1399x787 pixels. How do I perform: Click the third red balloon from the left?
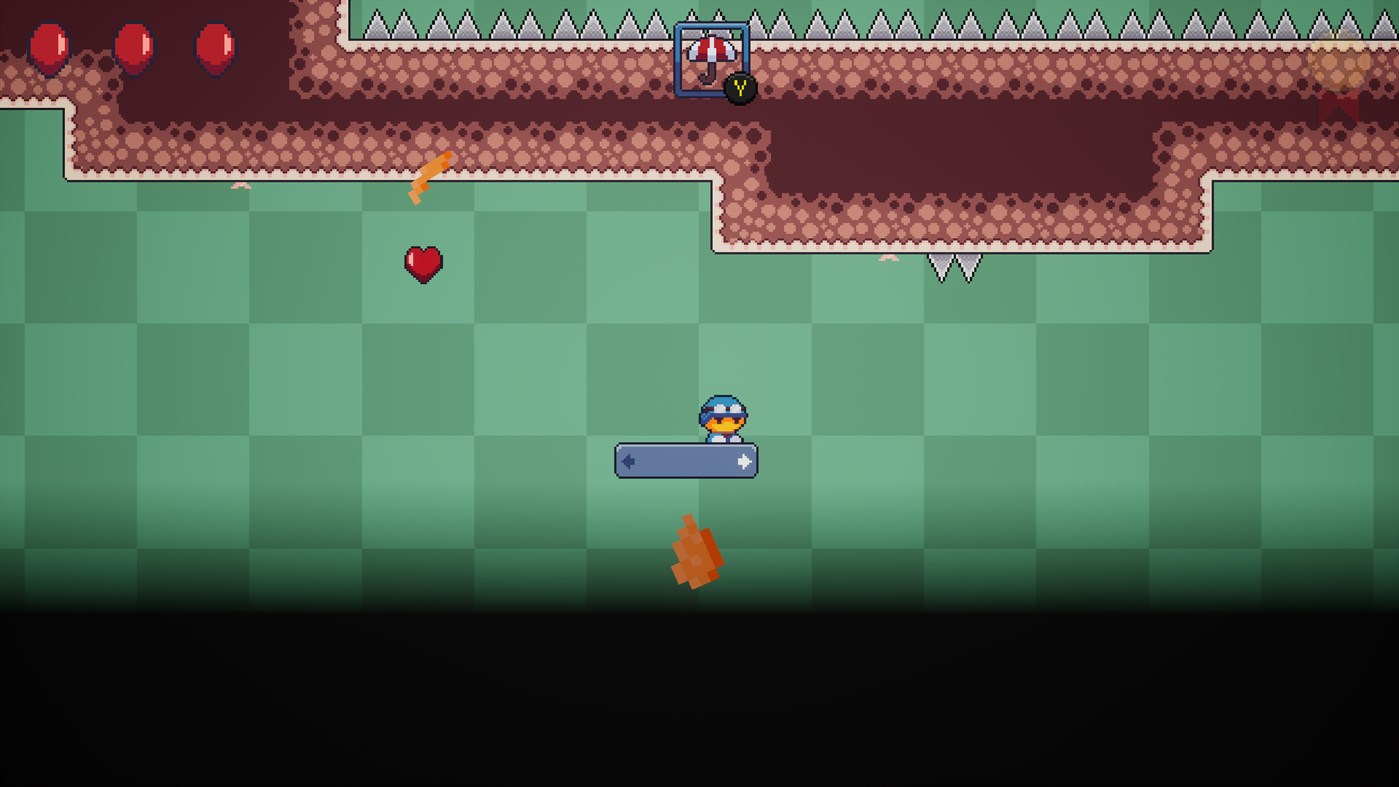215,45
